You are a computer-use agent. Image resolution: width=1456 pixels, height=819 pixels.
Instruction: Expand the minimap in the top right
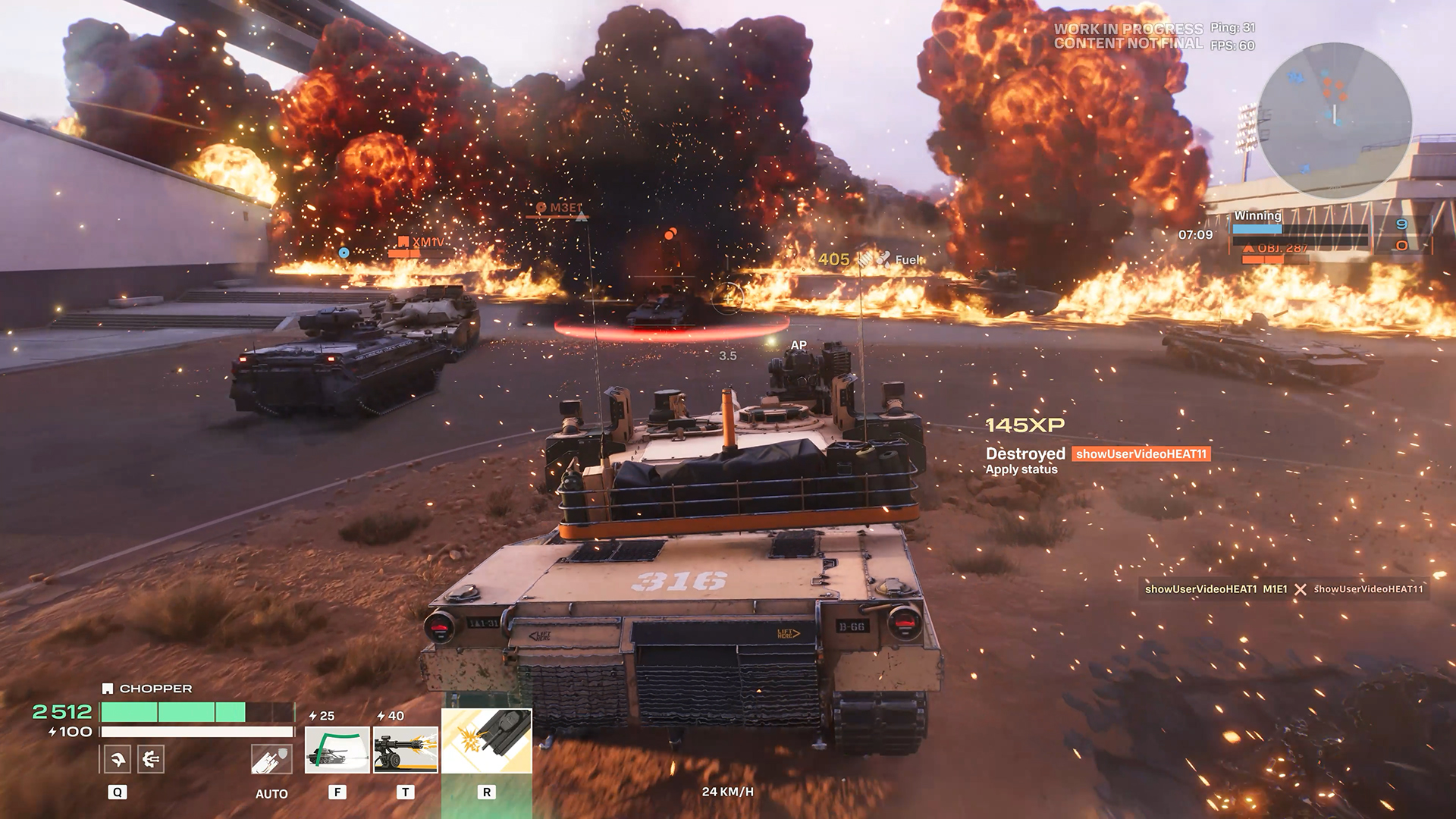pos(1335,121)
